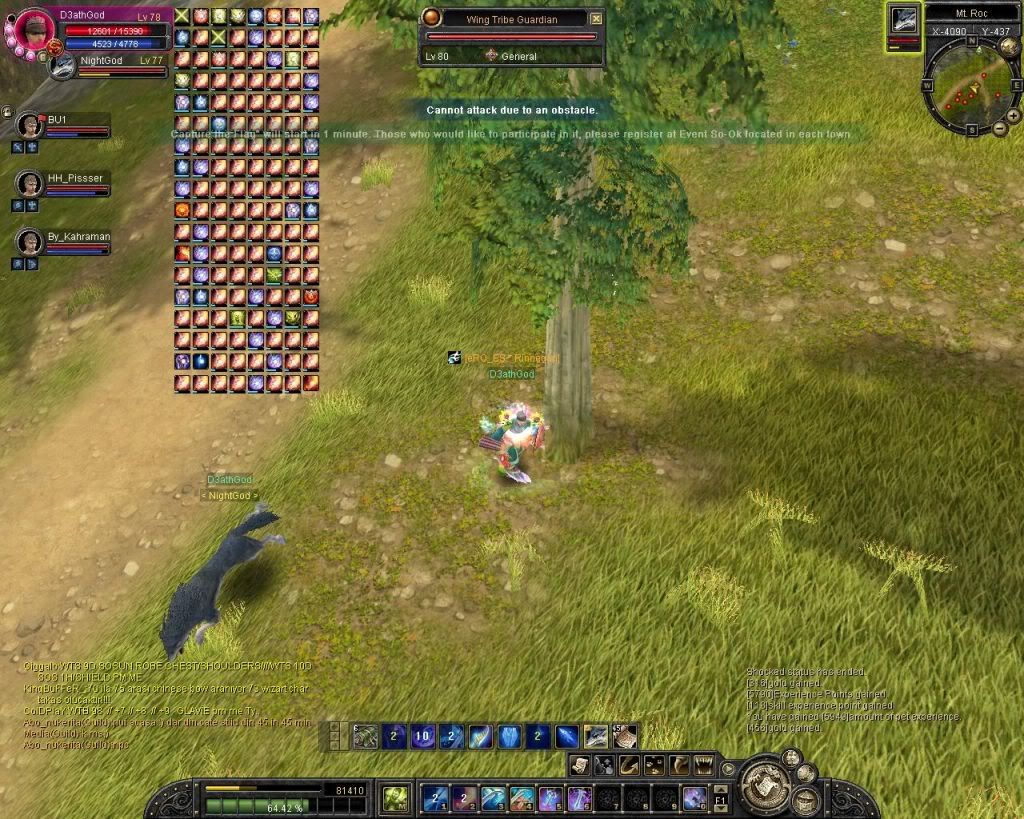Viewport: 1024px width, 819px height.
Task: Use the skill in hotbar slot 0
Action: click(695, 798)
